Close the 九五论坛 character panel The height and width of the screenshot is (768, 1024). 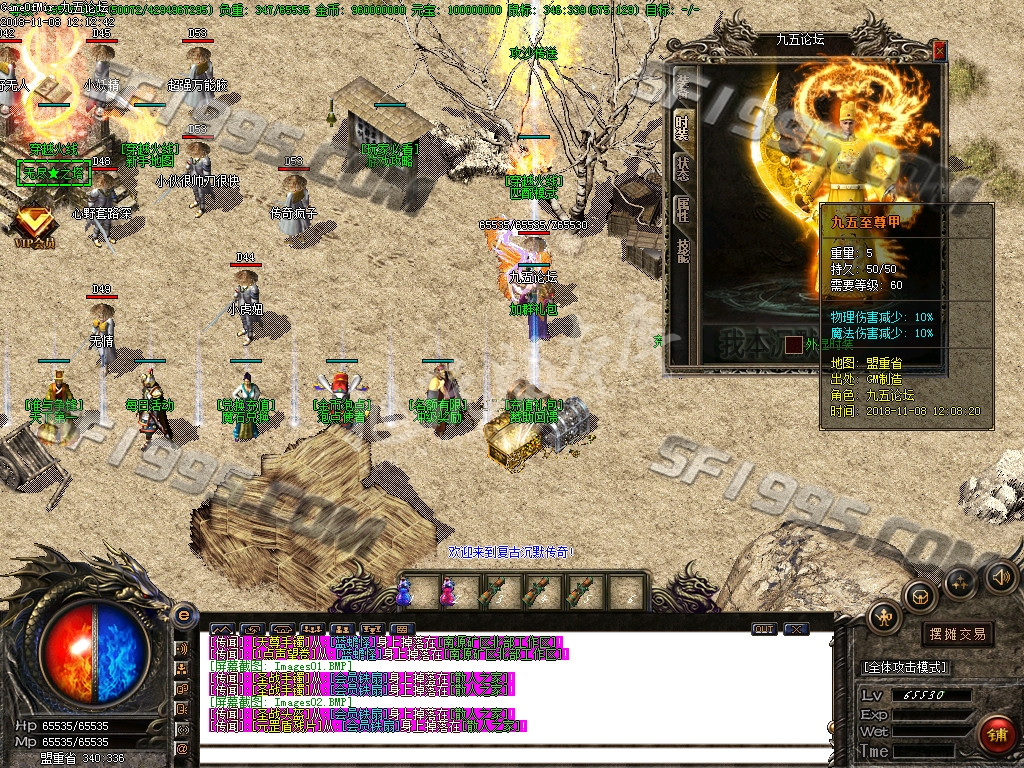tap(939, 52)
